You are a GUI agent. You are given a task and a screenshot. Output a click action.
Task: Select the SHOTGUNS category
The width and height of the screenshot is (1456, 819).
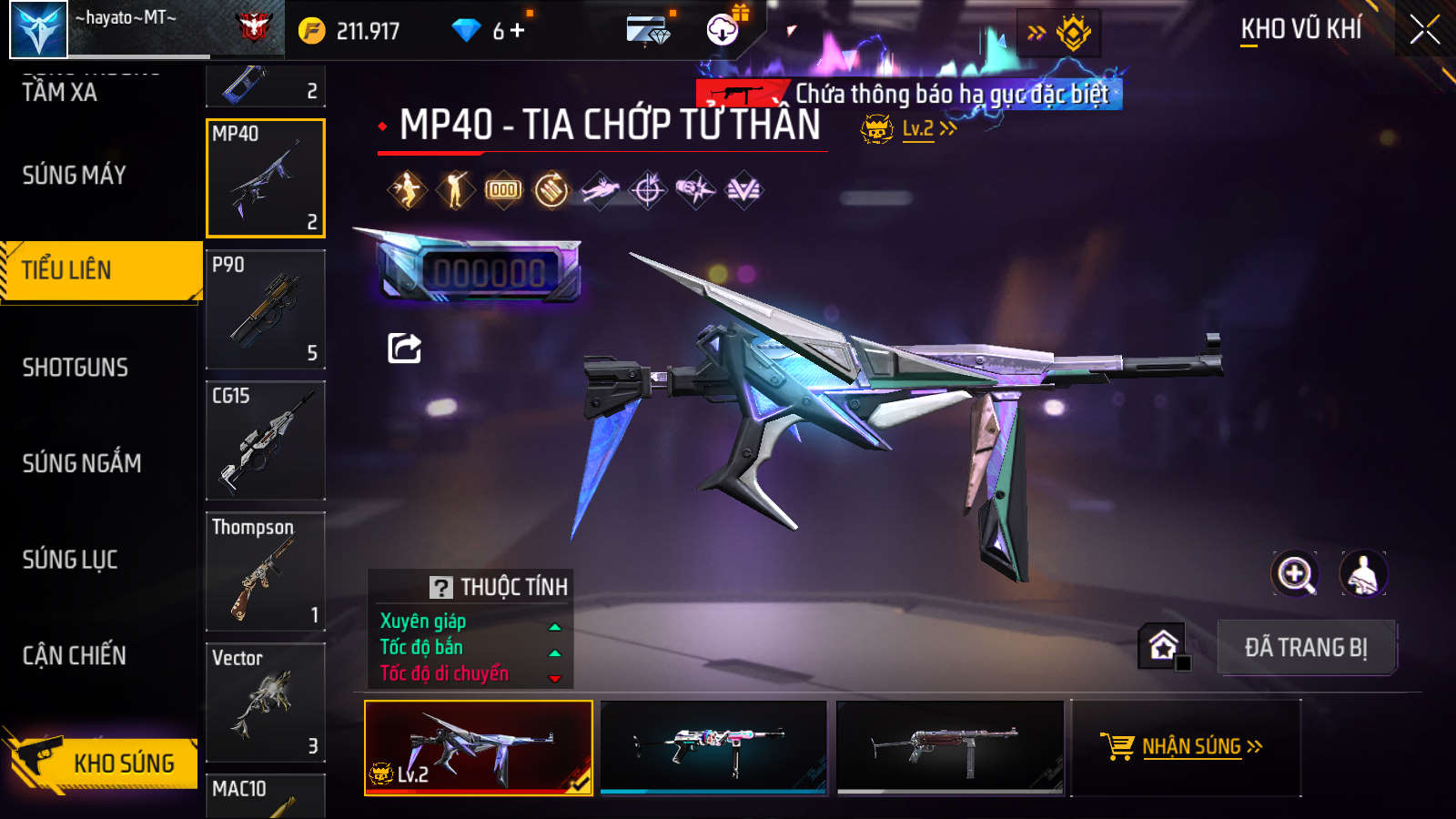point(76,368)
